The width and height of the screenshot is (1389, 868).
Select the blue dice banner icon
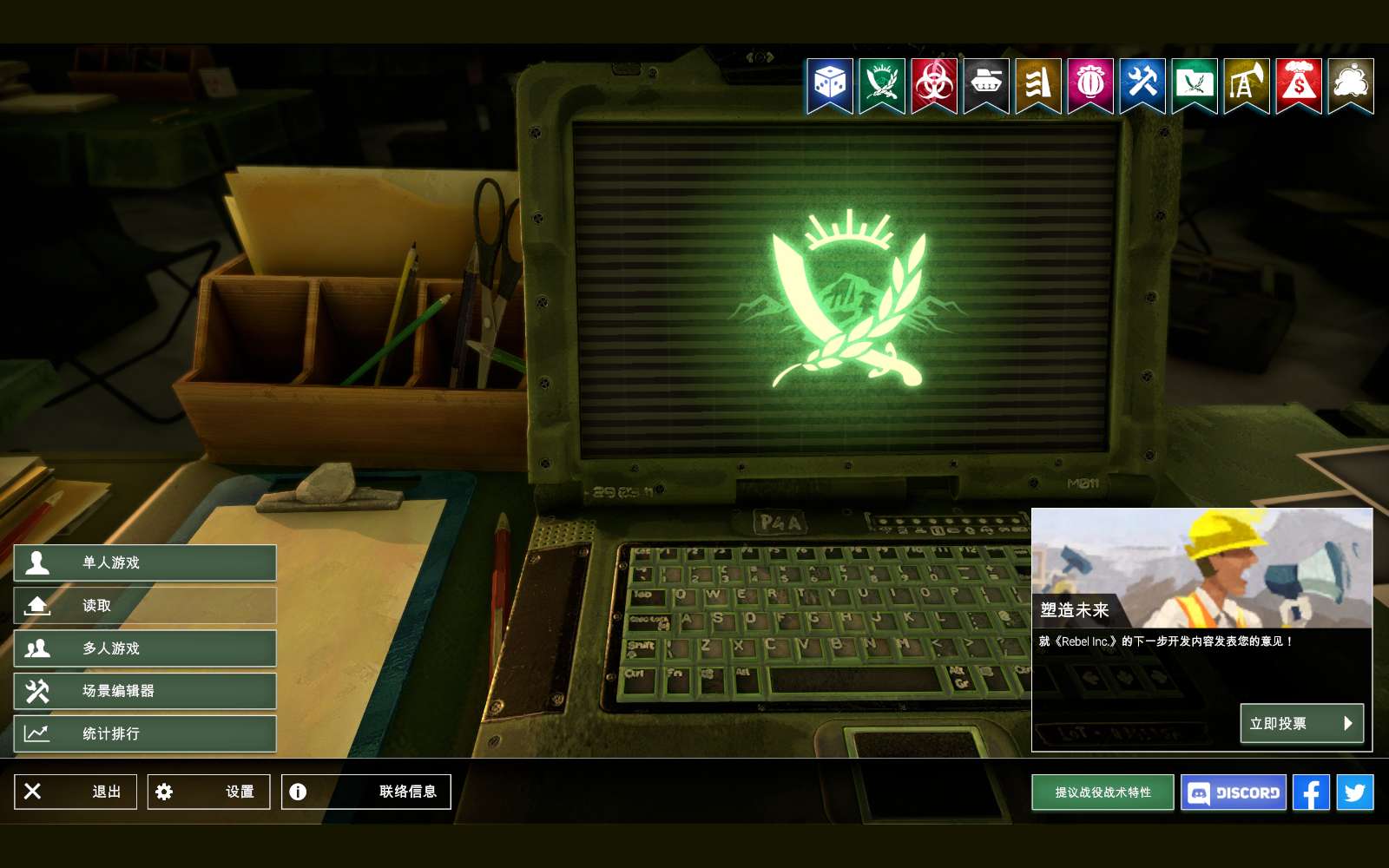[830, 84]
